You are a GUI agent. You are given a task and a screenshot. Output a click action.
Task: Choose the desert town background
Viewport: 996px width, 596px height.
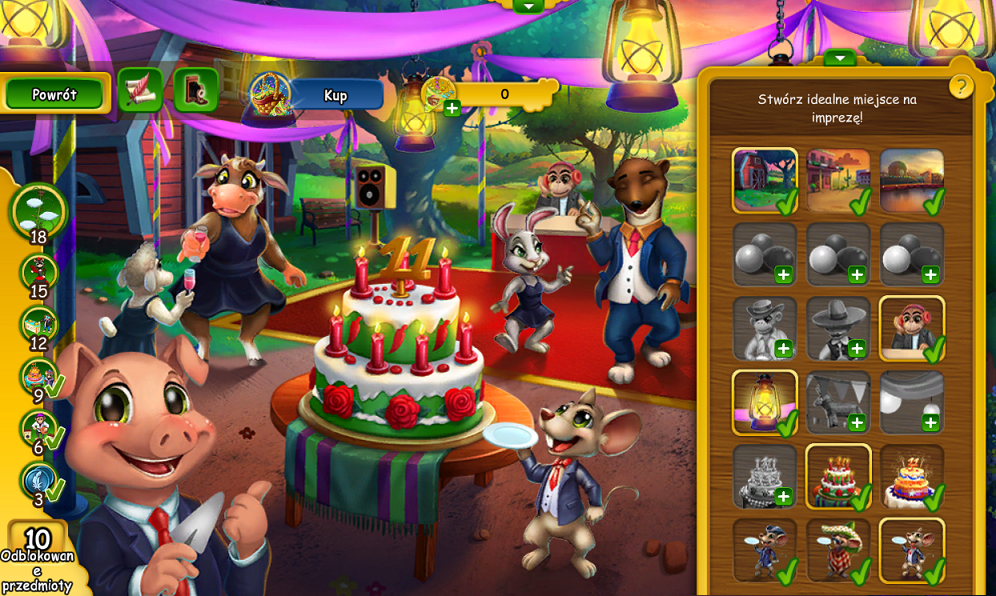839,180
